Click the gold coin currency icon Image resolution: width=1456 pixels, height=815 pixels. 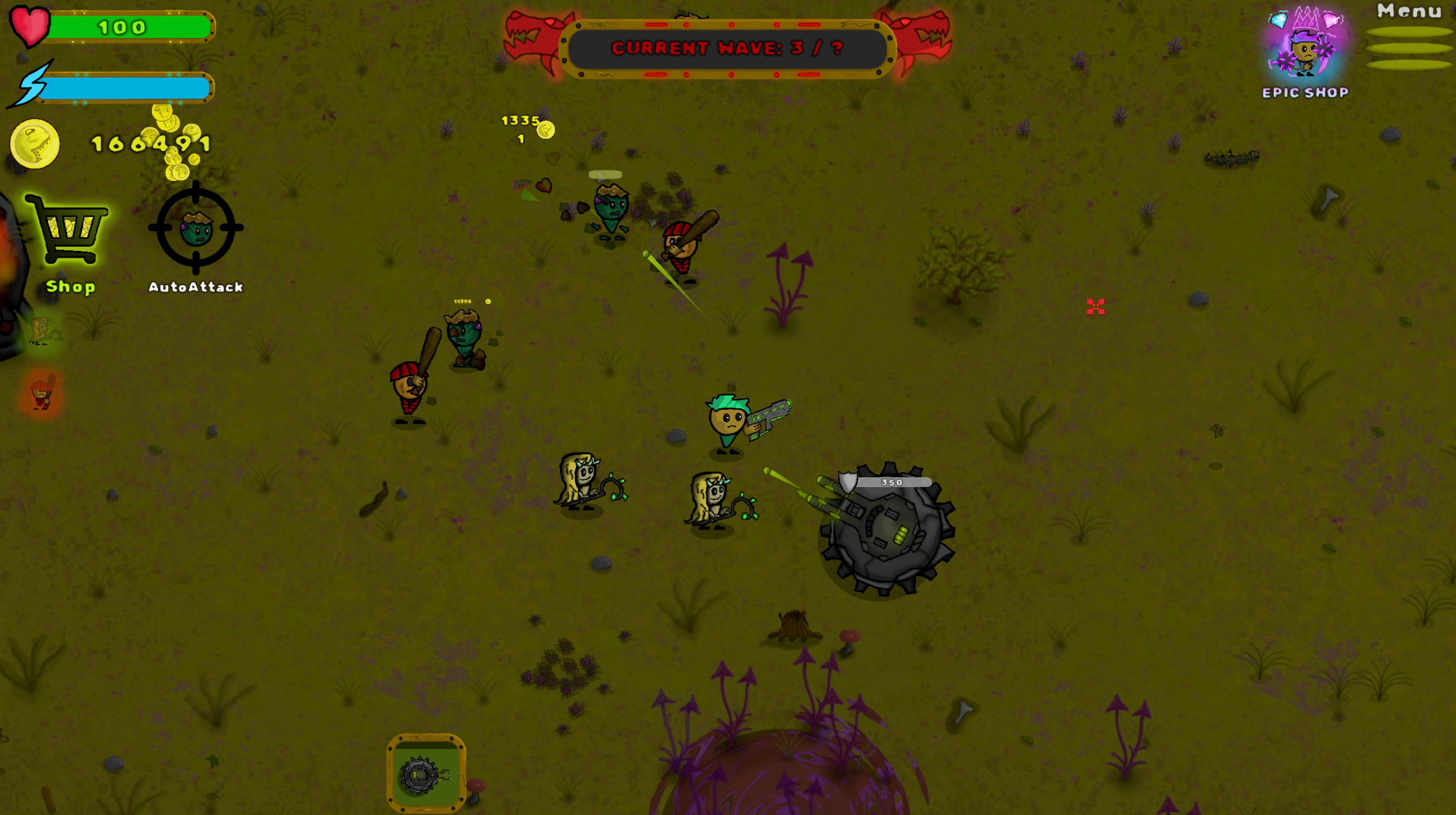pos(33,144)
